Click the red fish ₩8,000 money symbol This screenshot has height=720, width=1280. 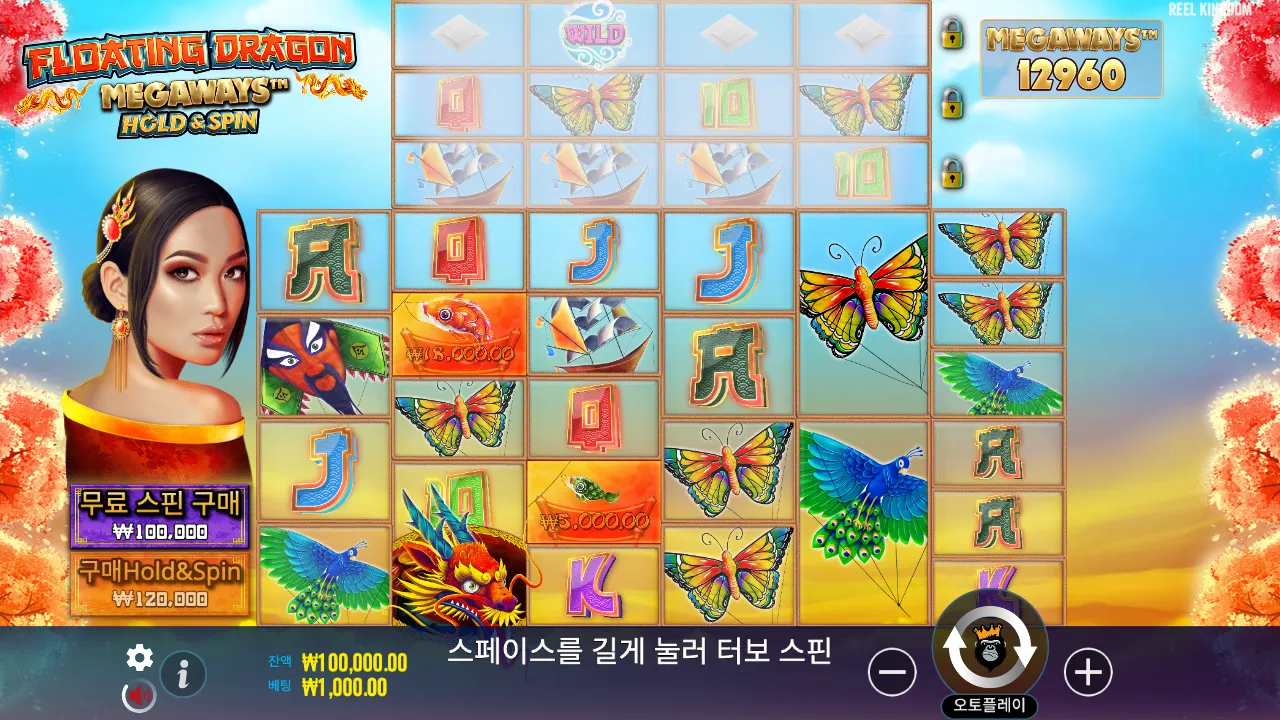click(458, 335)
